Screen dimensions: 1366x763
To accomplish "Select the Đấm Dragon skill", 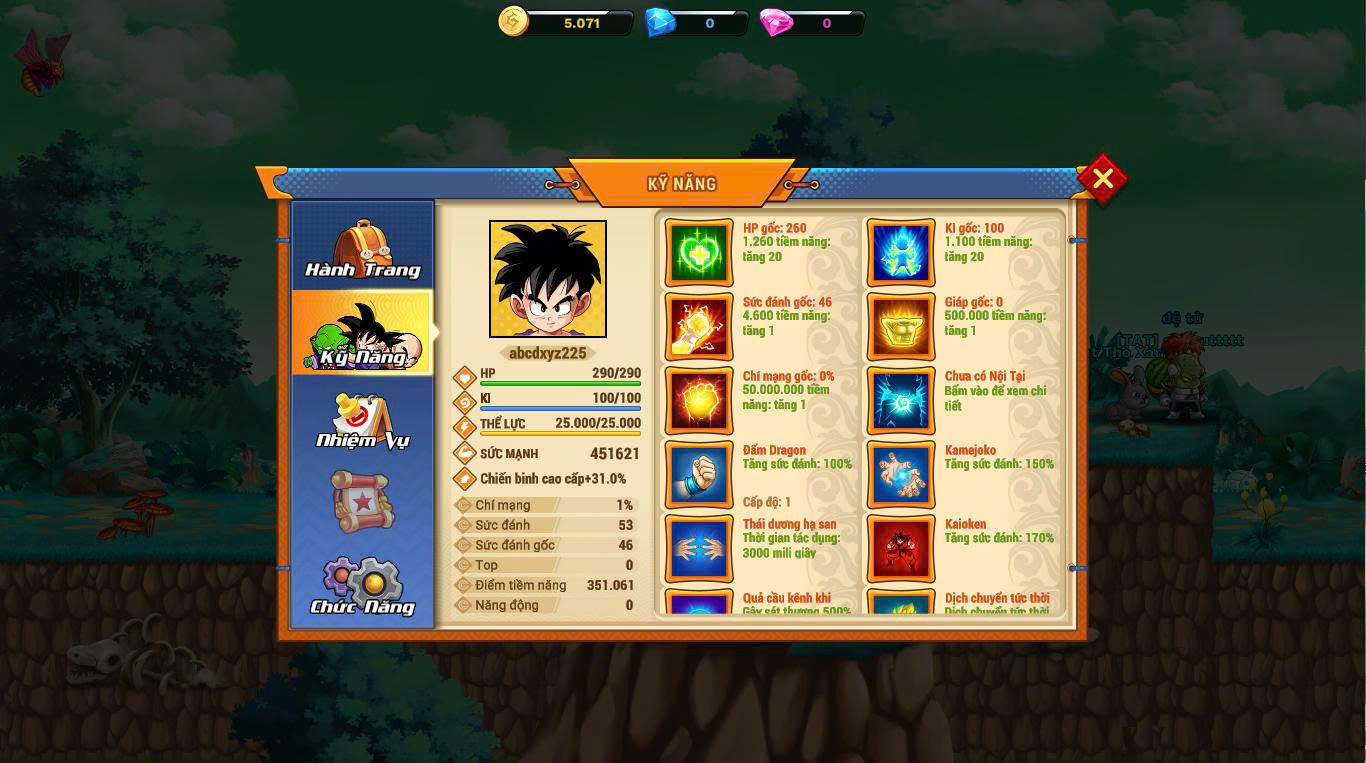I will (699, 474).
